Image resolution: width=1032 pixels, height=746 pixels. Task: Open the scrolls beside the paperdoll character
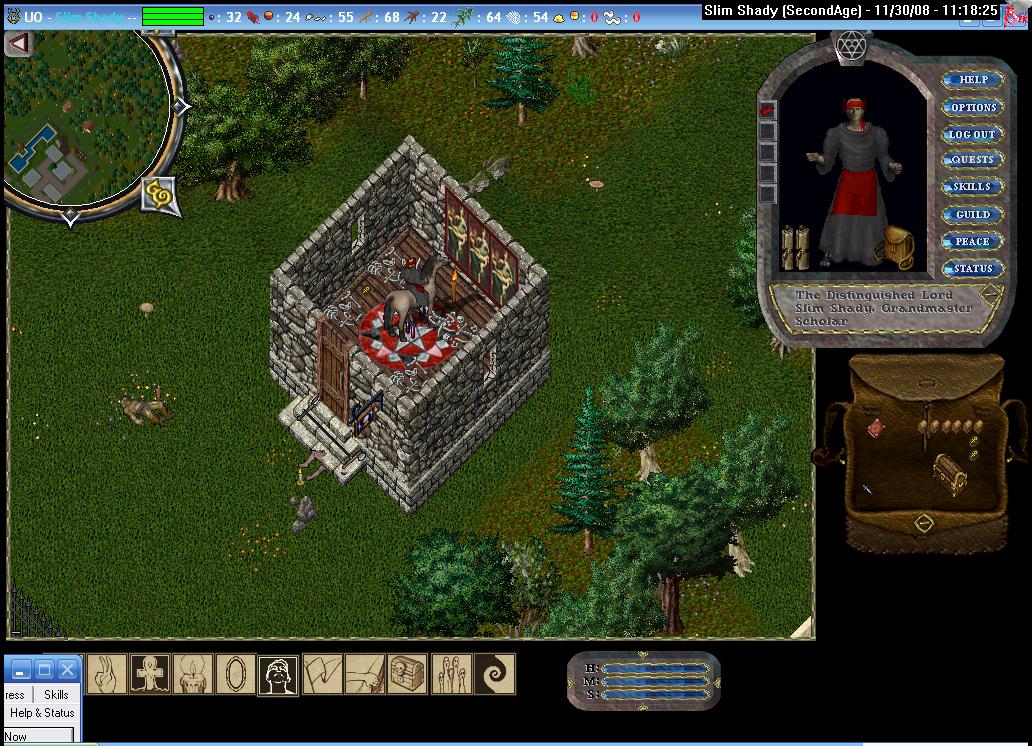coord(794,247)
